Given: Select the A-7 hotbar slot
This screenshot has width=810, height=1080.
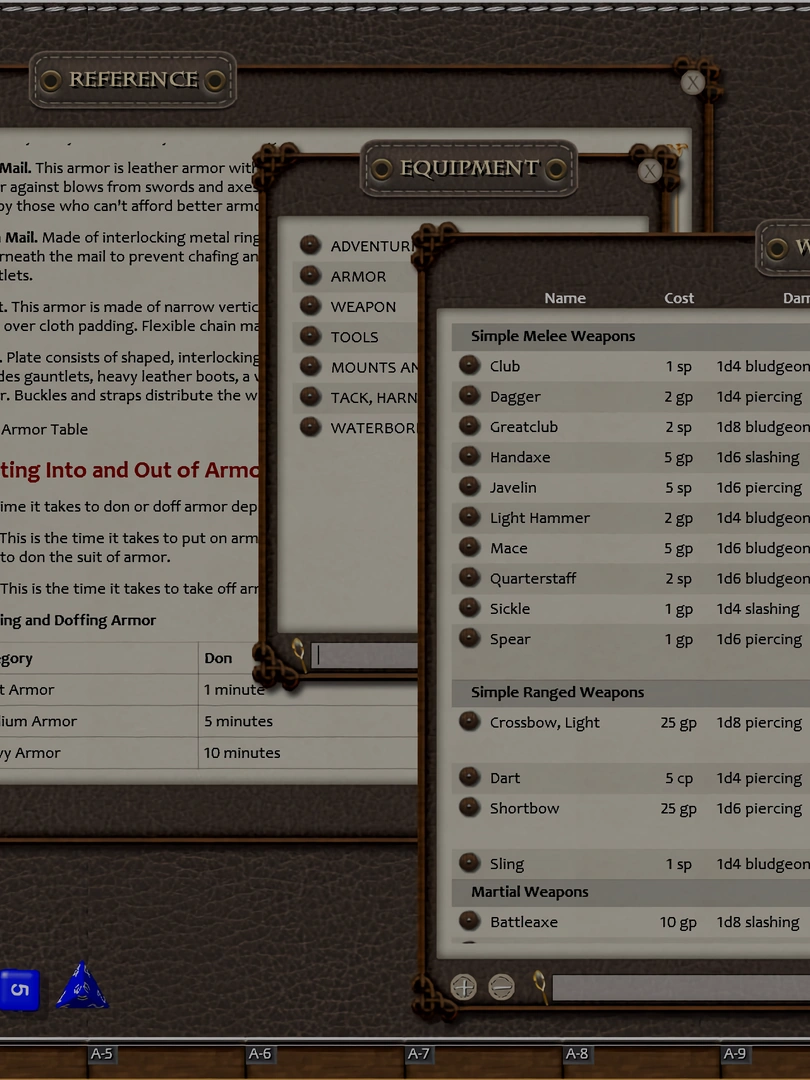Looking at the screenshot, I should [x=418, y=1054].
